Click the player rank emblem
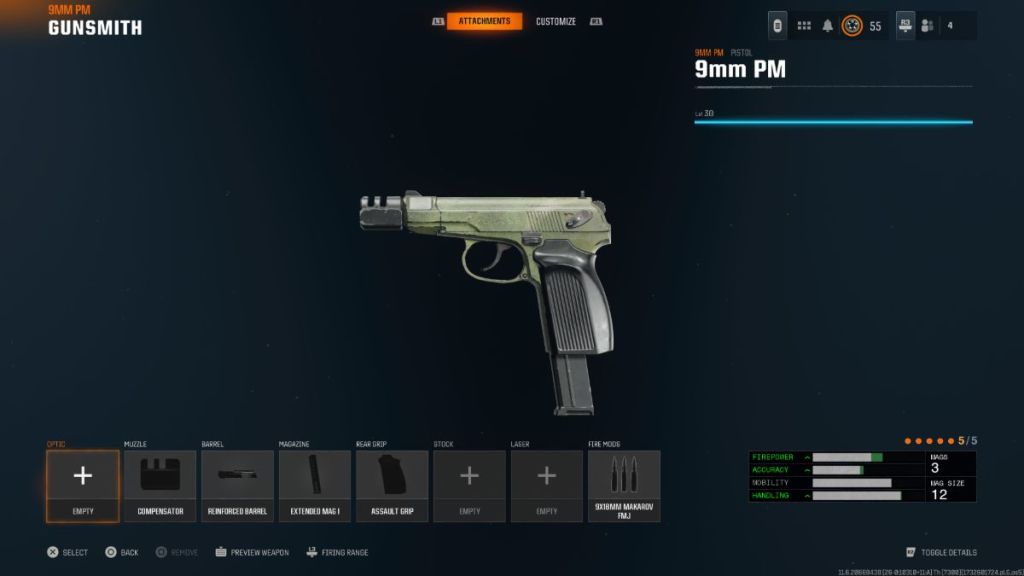1024x576 pixels. [x=853, y=26]
